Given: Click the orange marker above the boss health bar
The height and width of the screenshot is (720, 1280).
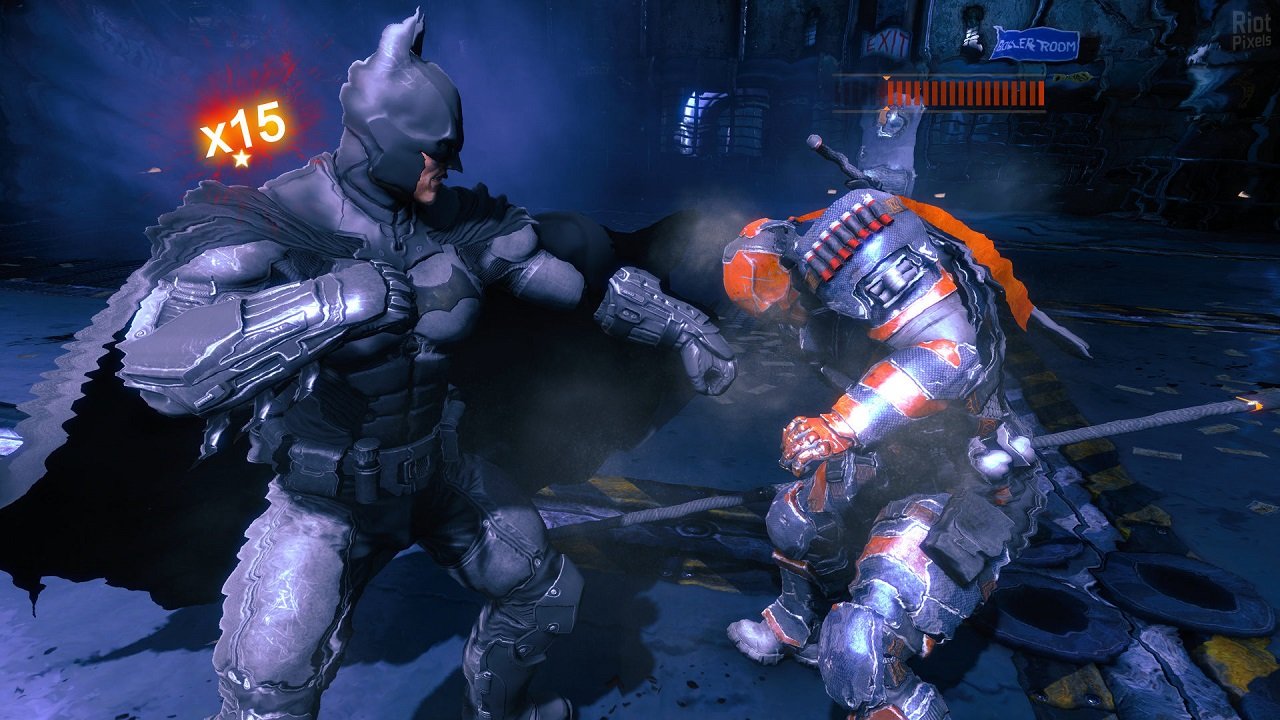Looking at the screenshot, I should [x=887, y=78].
